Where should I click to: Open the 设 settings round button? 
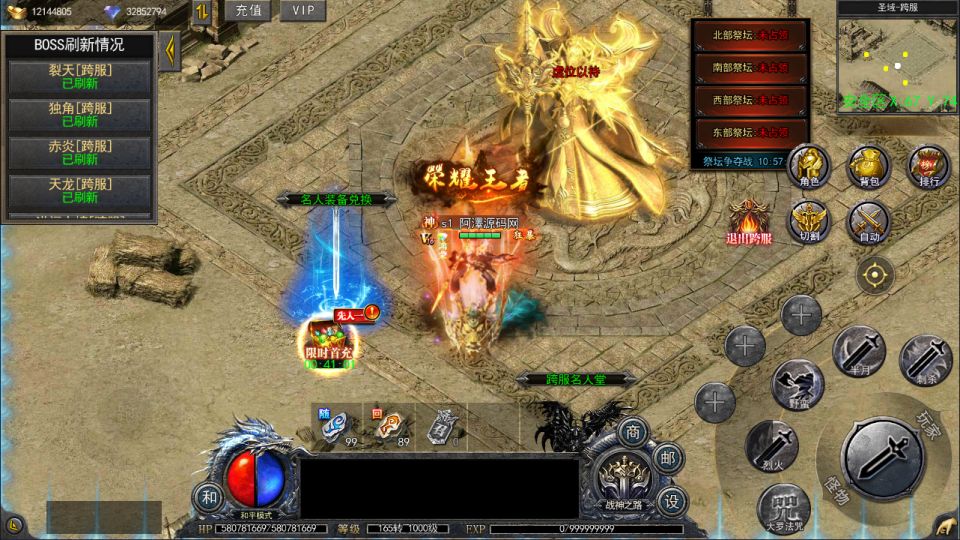point(674,500)
